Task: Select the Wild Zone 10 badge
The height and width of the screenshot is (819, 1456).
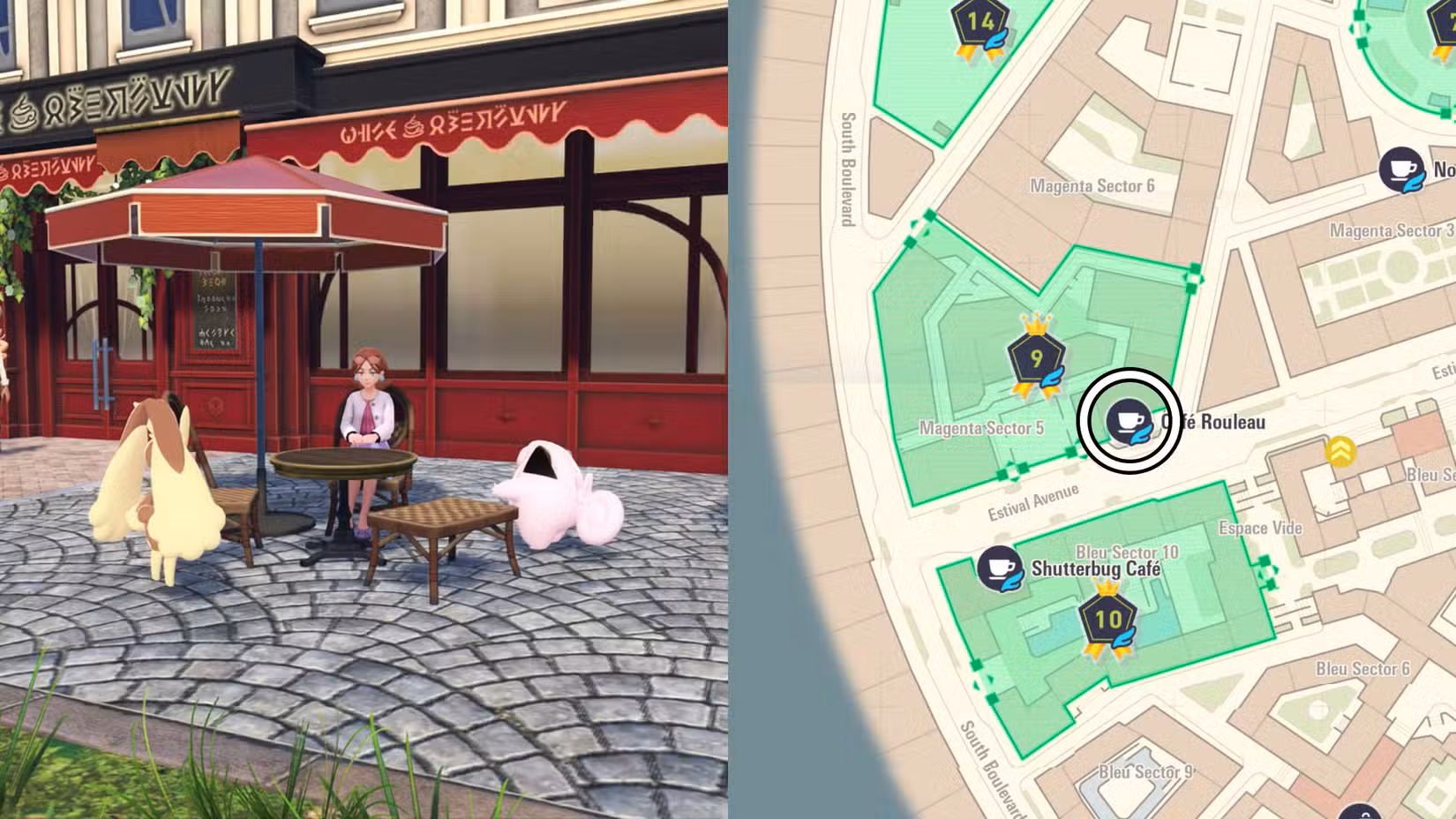Action: pyautogui.click(x=1107, y=620)
